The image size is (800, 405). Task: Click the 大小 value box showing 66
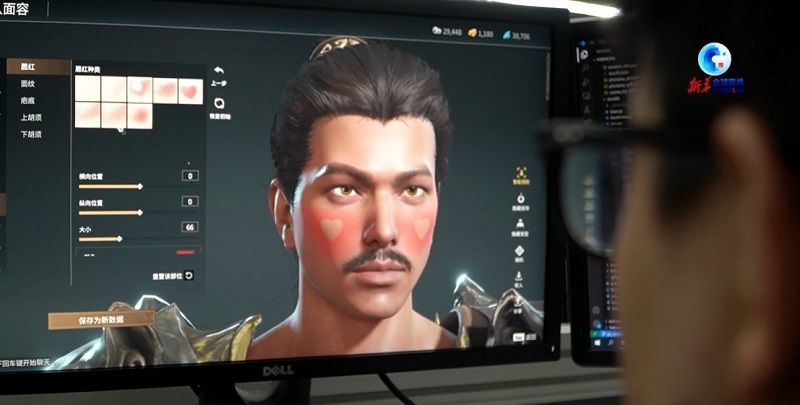click(x=190, y=227)
